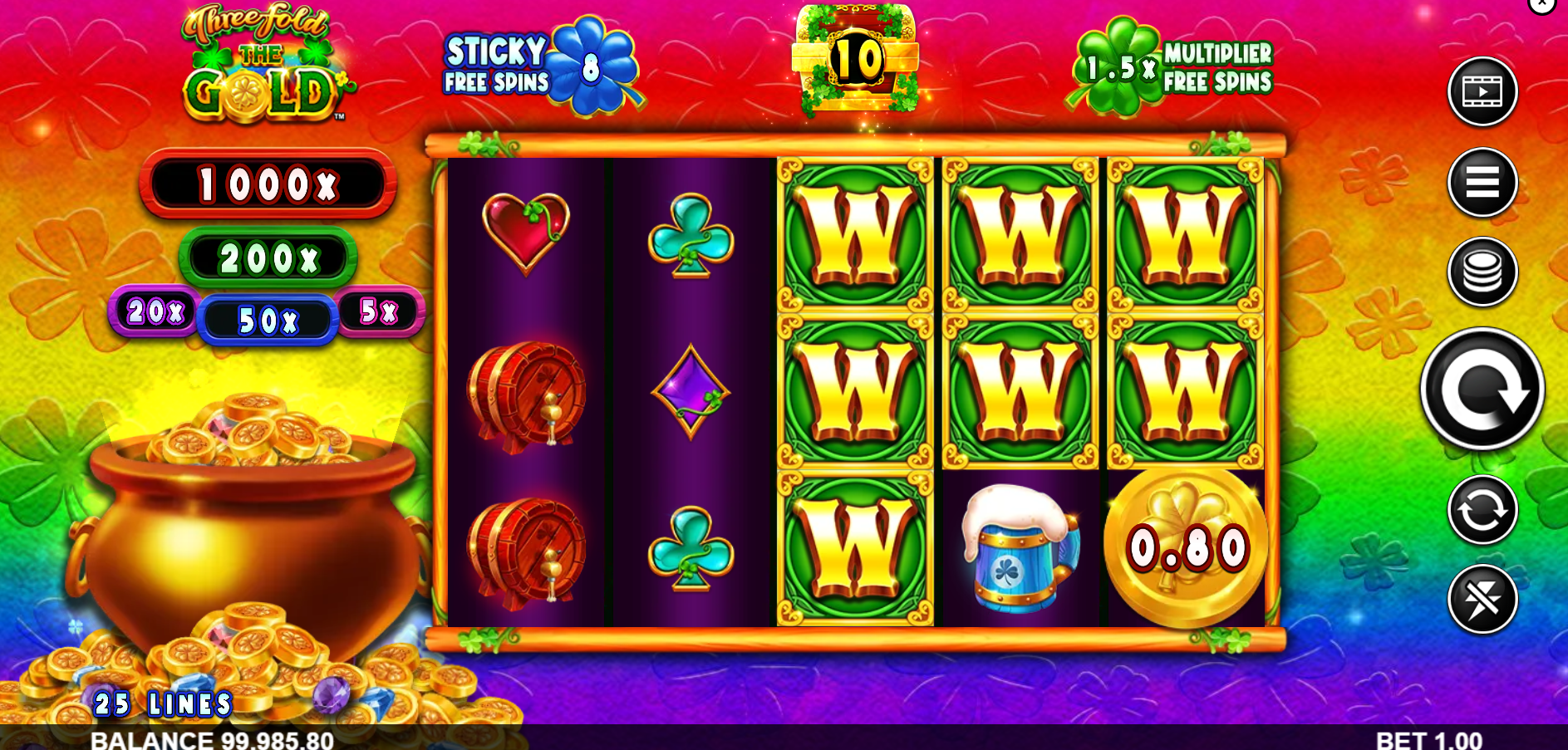Start autoplay with the circular arrows button
Image resolution: width=1568 pixels, height=750 pixels.
click(1482, 510)
